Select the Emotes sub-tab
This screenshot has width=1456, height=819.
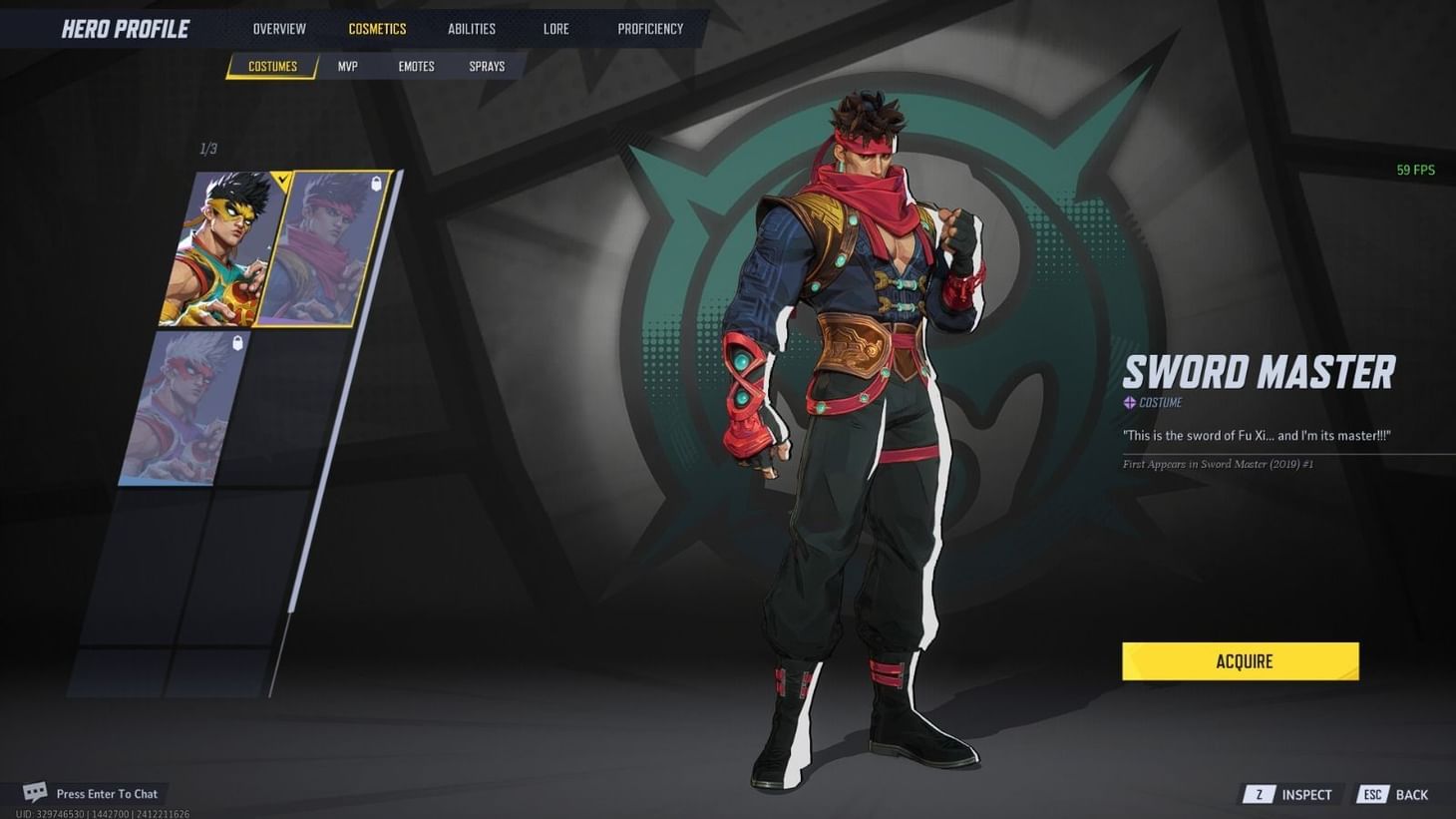[416, 66]
